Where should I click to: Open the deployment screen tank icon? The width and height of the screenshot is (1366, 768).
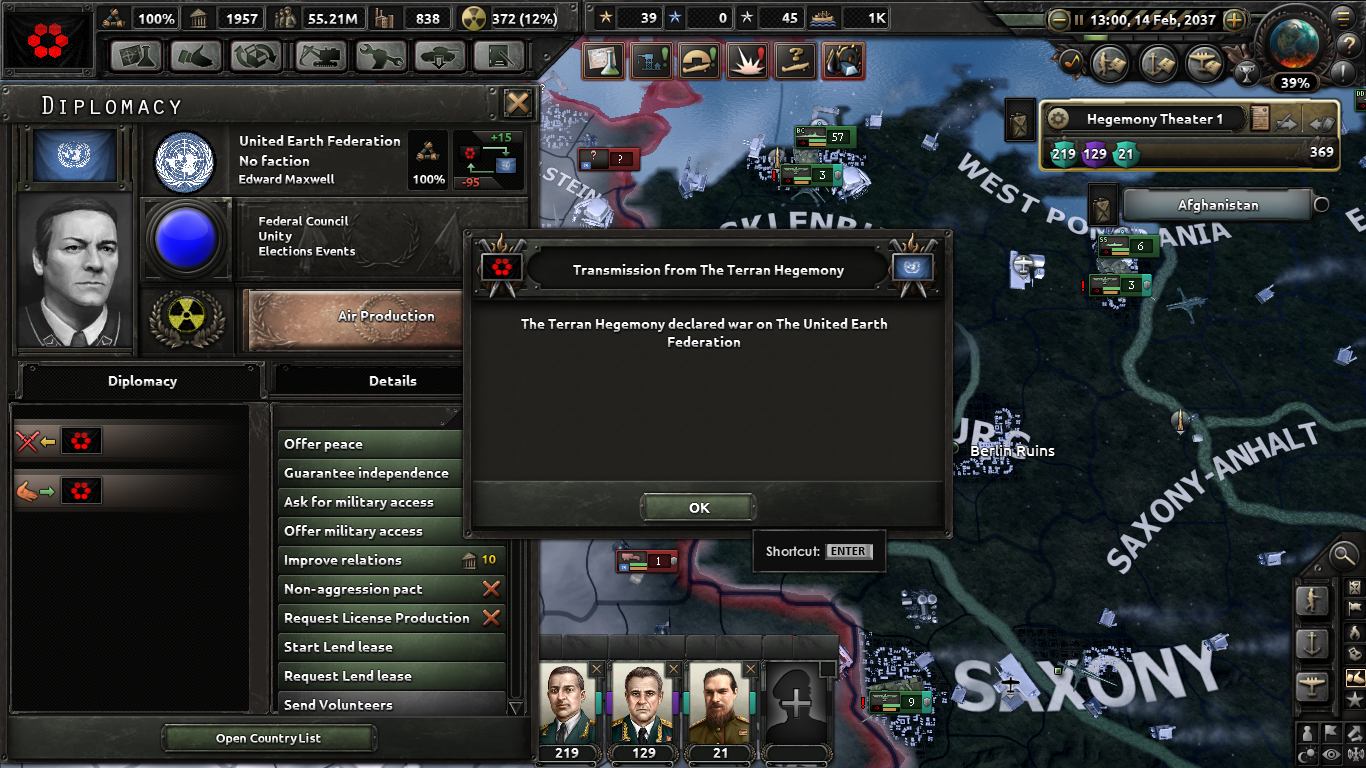tap(439, 56)
